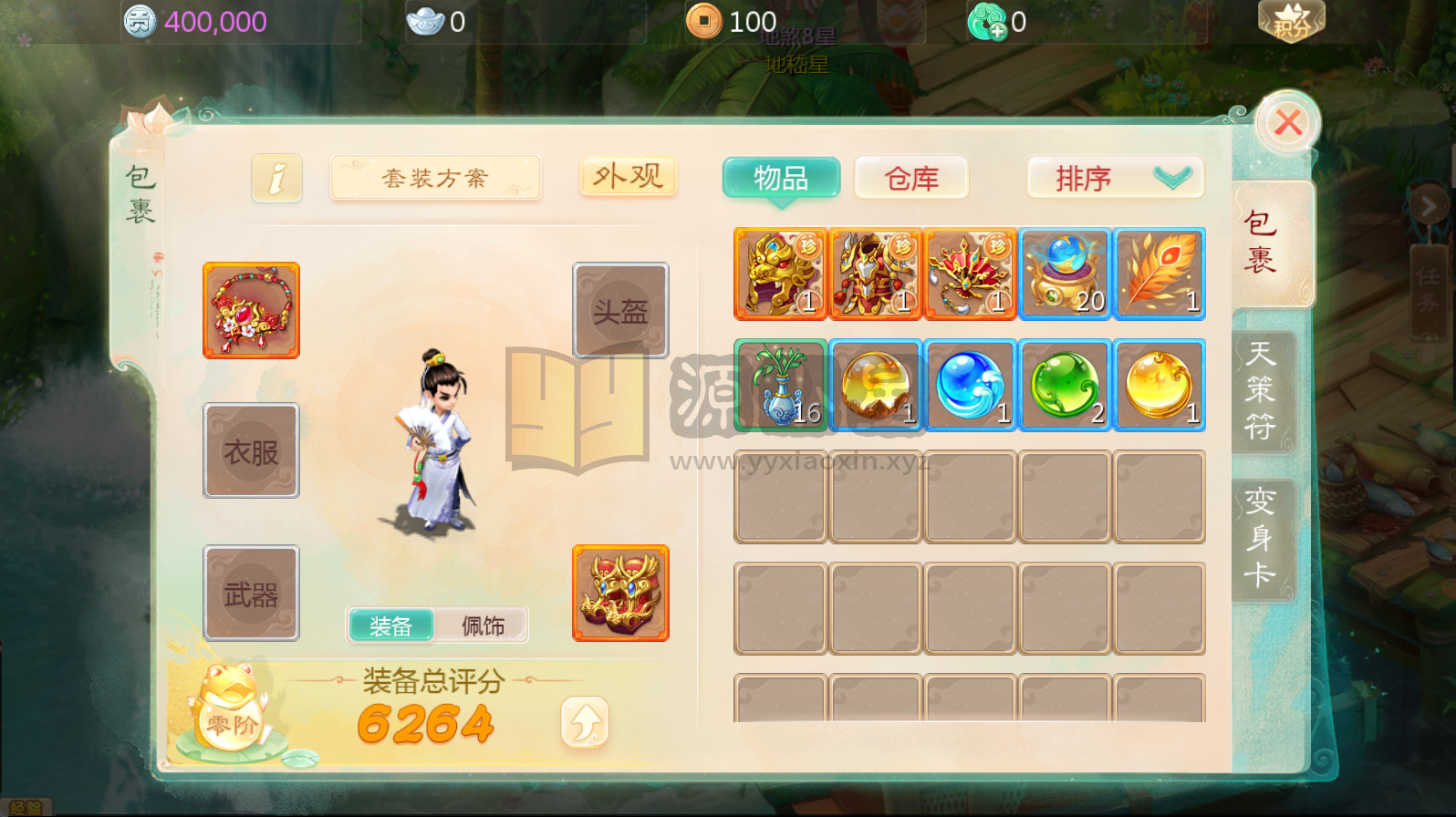Click the phoenix feather inventory item
Image resolution: width=1456 pixels, height=817 pixels.
coord(1160,274)
